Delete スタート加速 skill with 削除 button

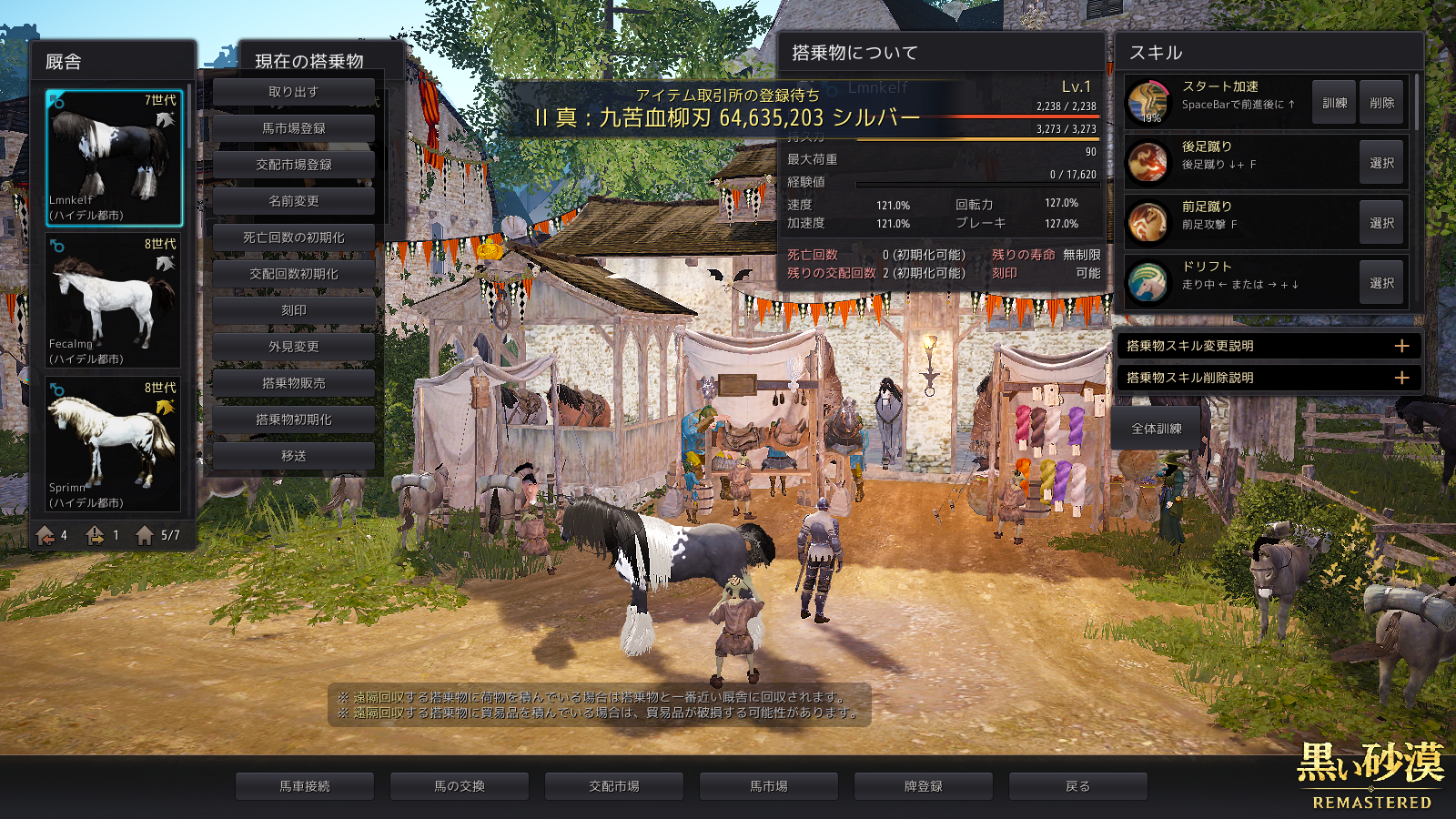click(1381, 103)
